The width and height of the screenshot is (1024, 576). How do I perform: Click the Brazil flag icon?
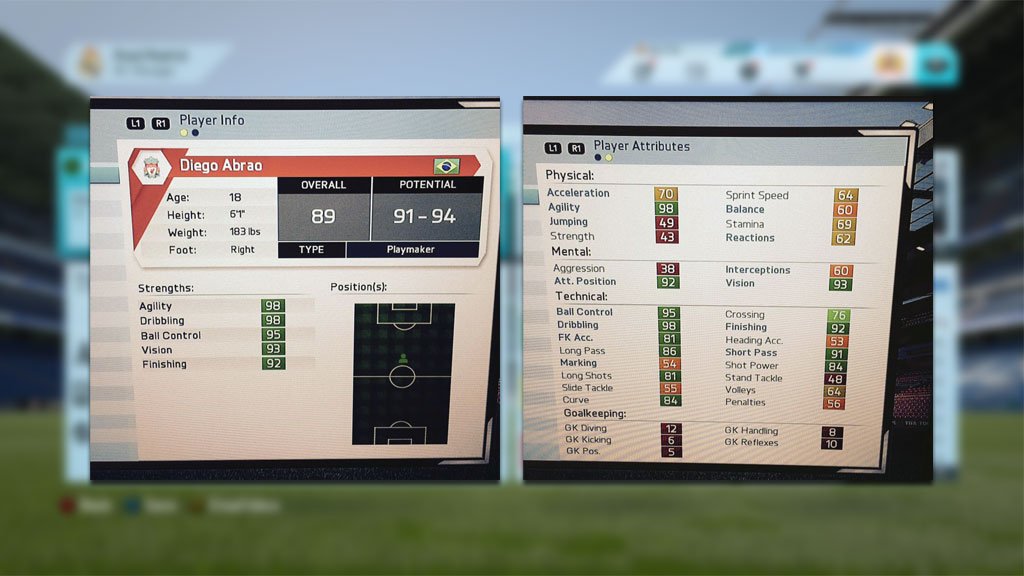coord(446,165)
